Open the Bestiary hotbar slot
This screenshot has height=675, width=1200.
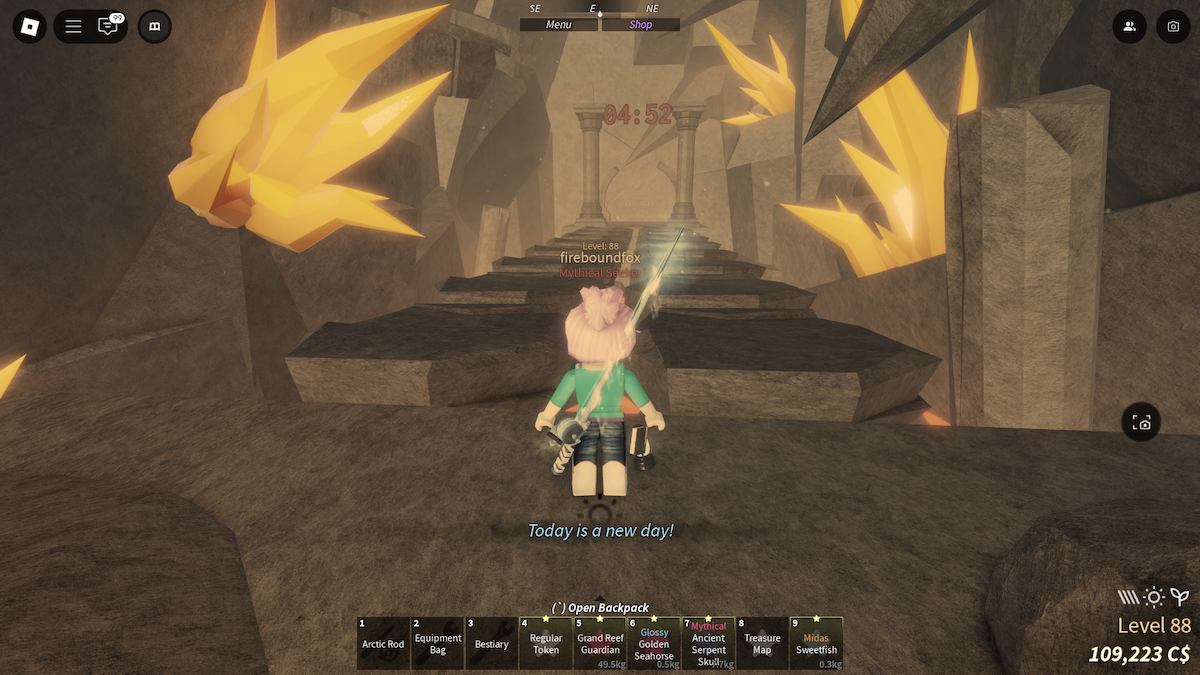492,643
